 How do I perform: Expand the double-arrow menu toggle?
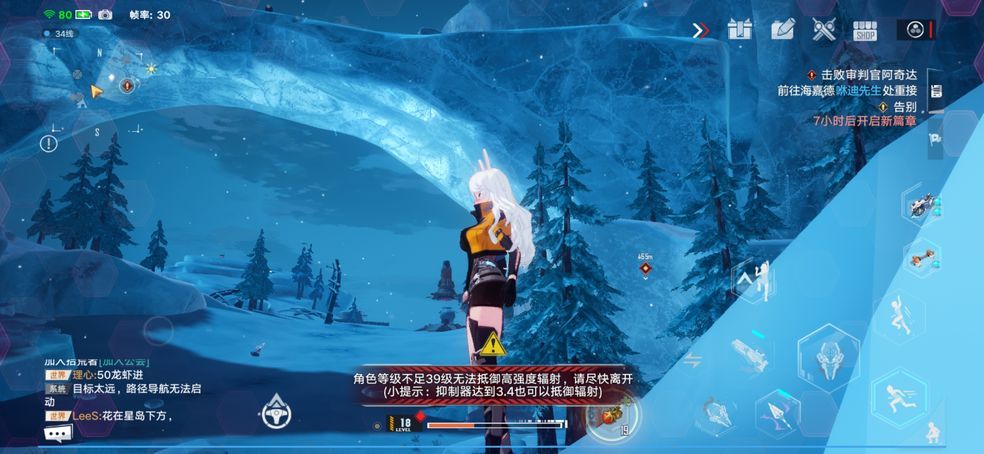(701, 30)
